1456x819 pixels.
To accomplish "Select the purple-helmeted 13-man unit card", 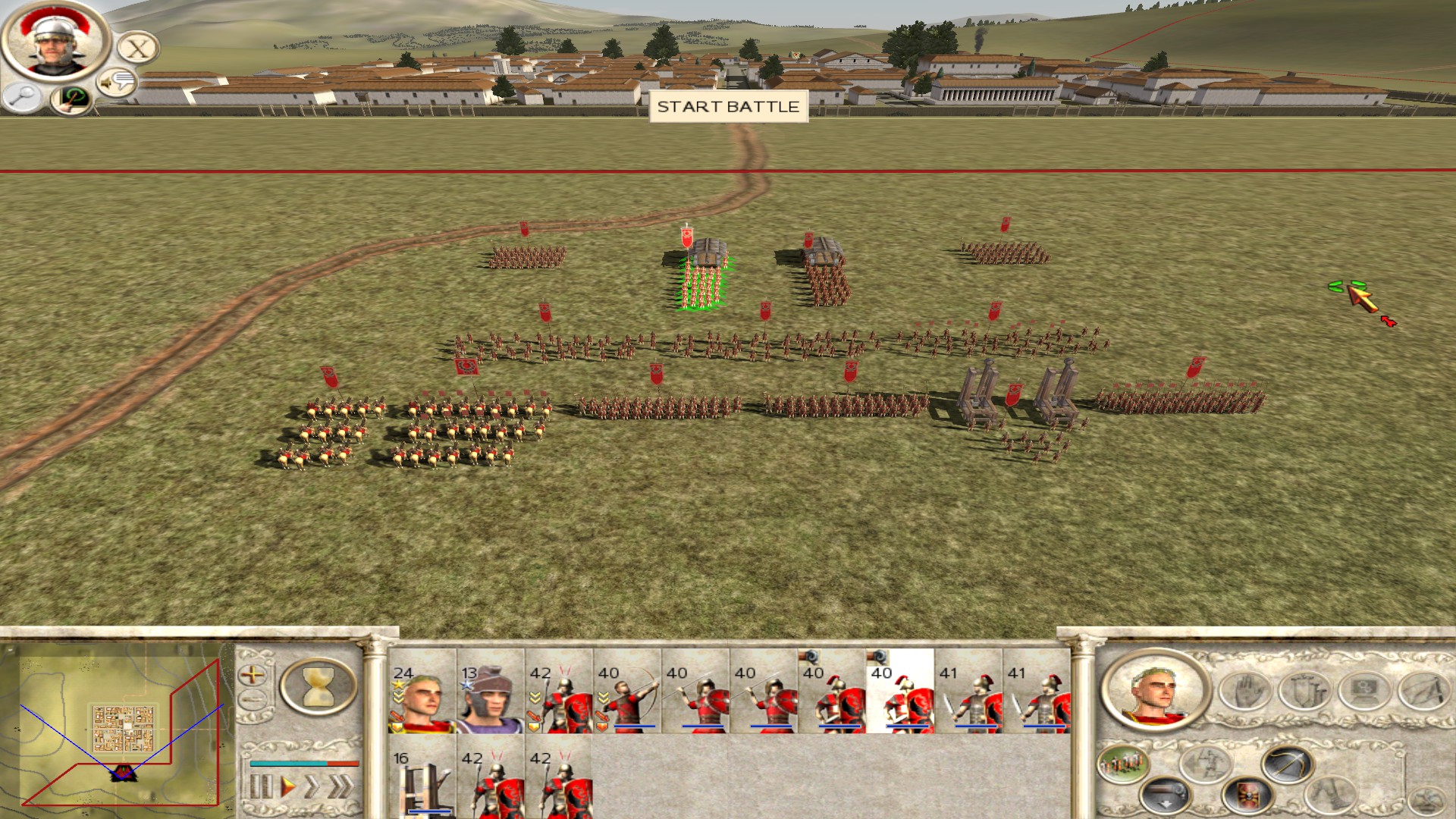I will click(490, 692).
